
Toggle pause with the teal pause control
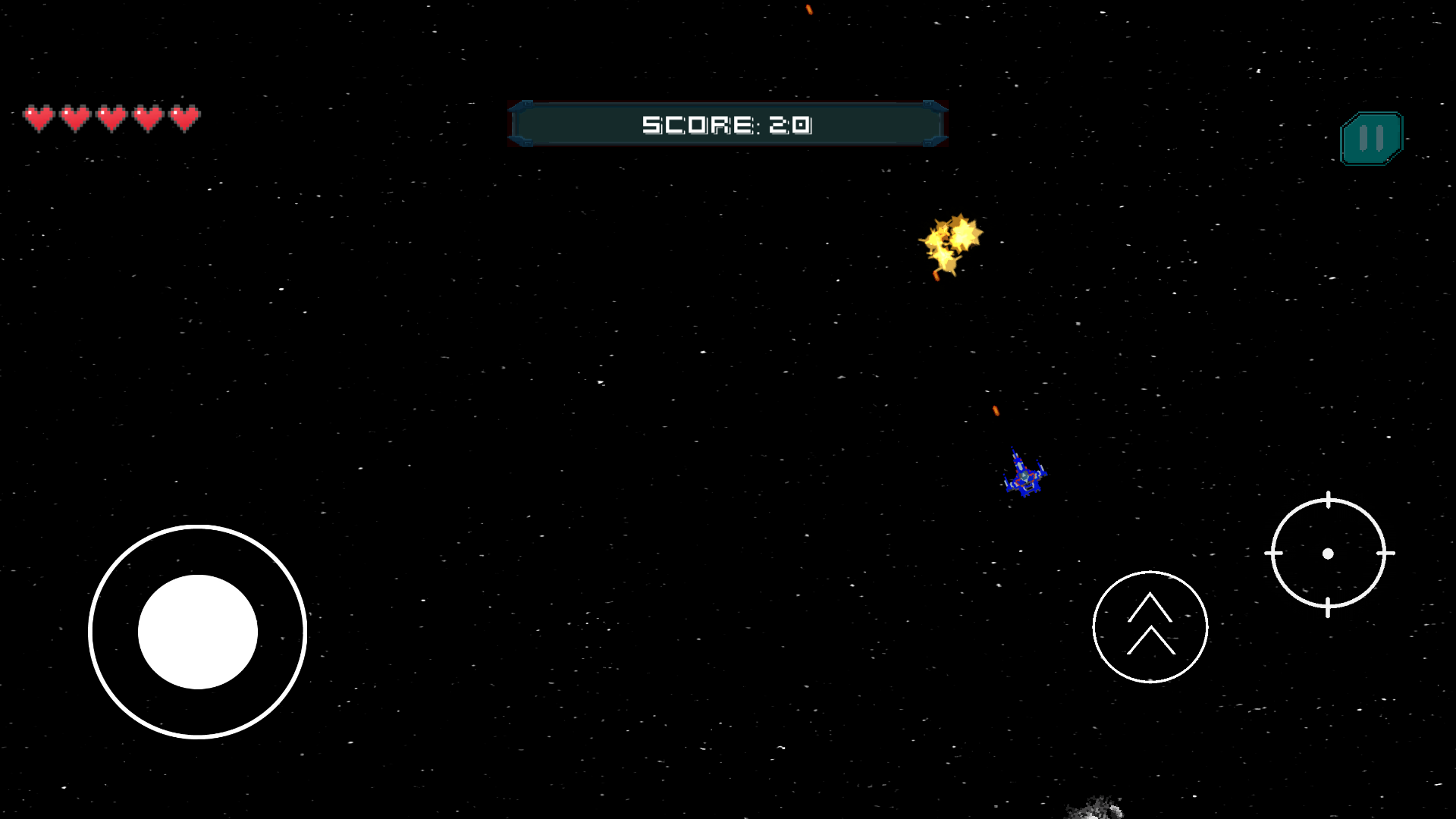coord(1370,137)
